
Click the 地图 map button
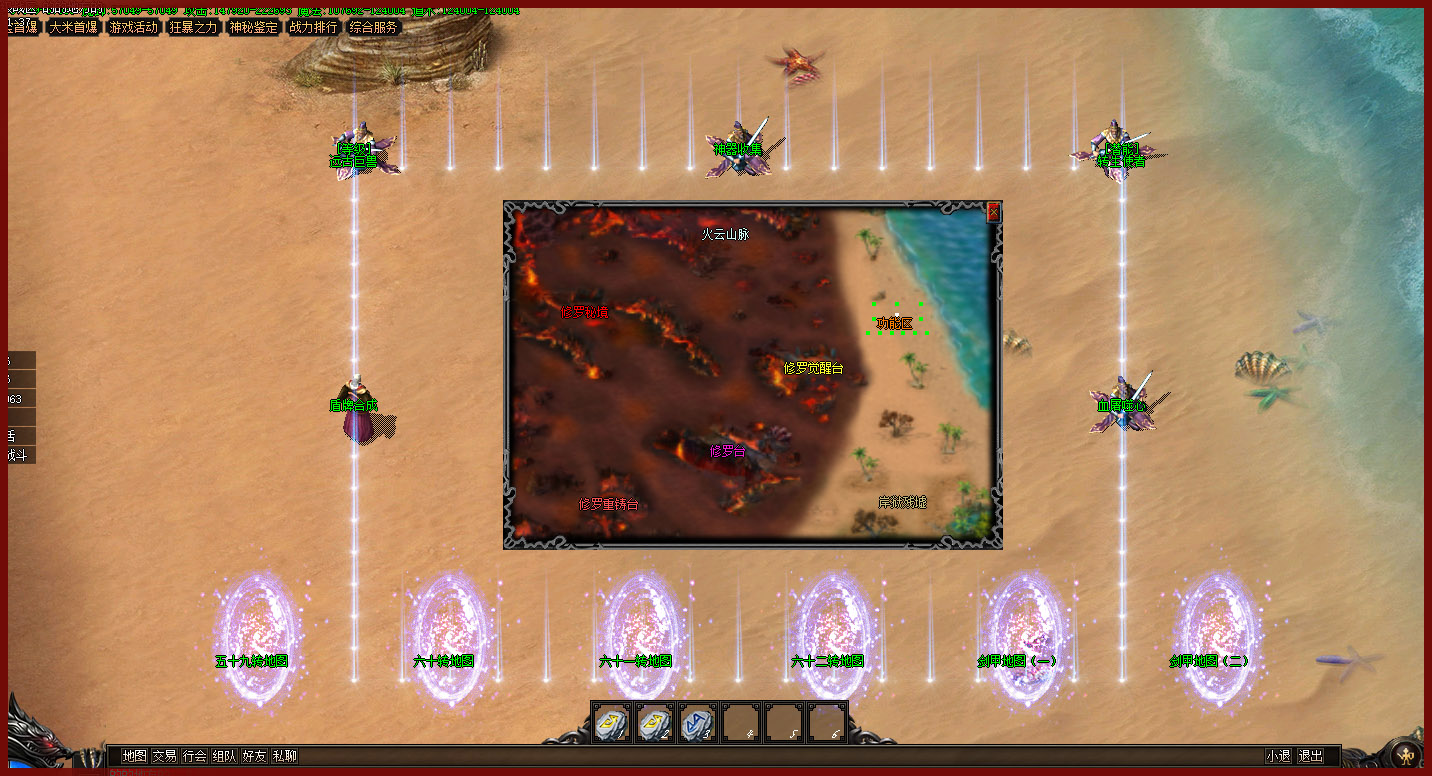pos(134,756)
